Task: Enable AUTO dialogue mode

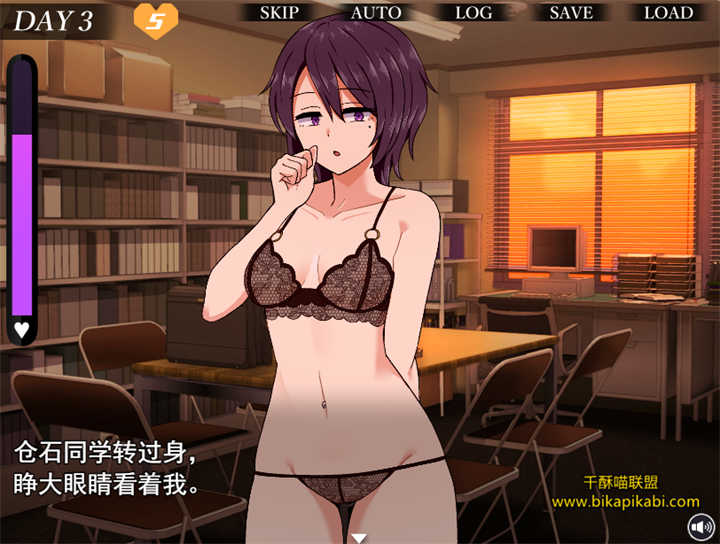Action: (x=376, y=13)
